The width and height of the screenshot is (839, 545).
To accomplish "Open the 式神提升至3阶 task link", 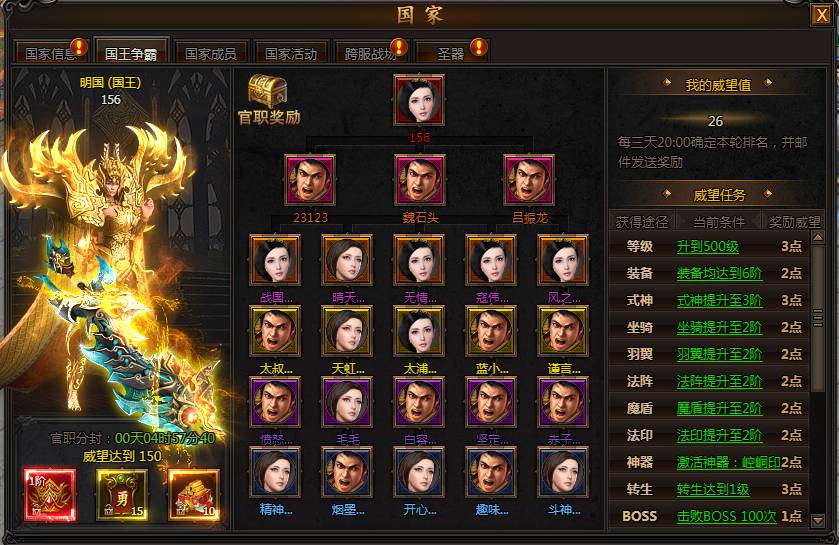I will (x=719, y=300).
